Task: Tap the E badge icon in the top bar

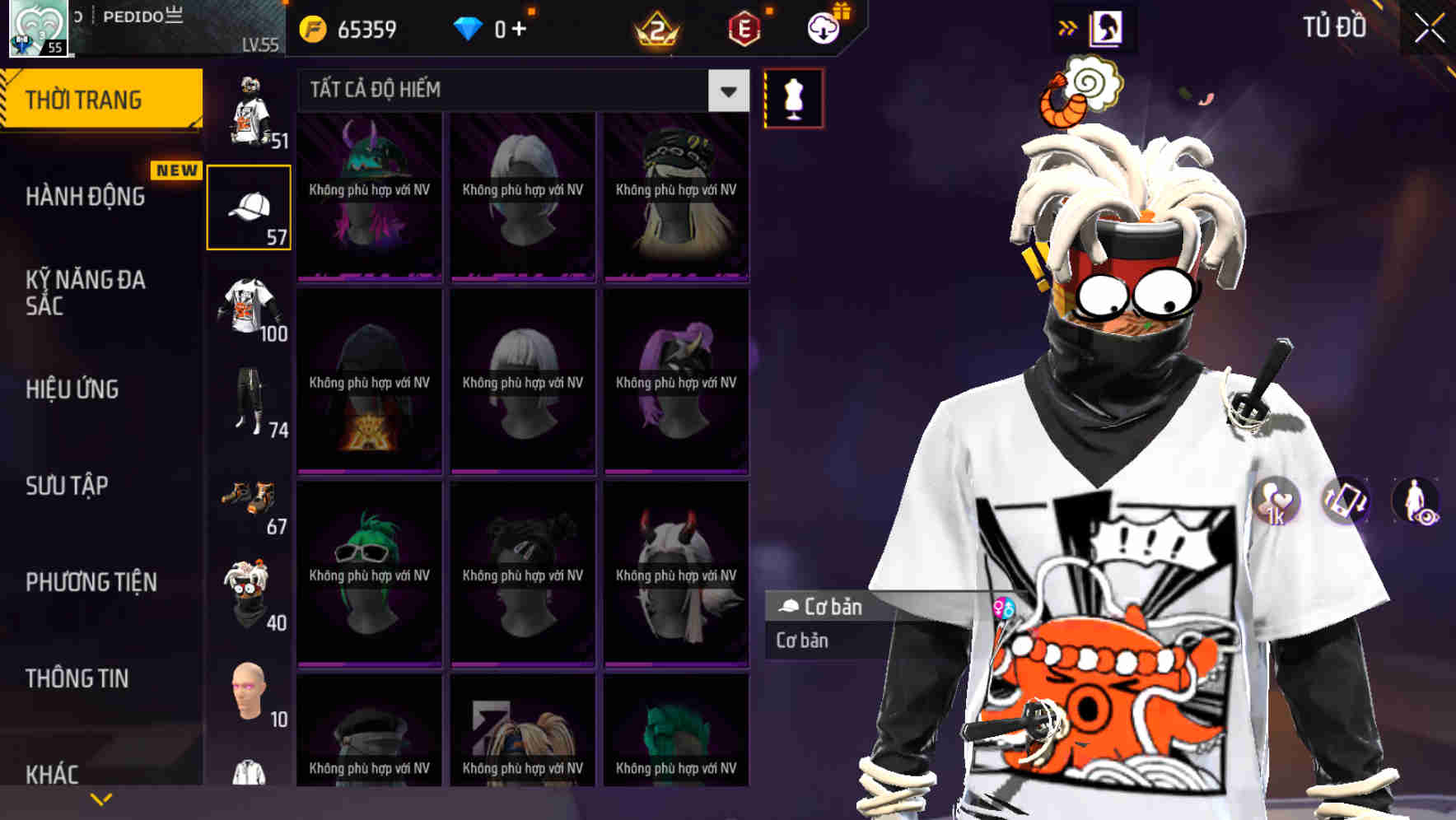Action: point(745,27)
